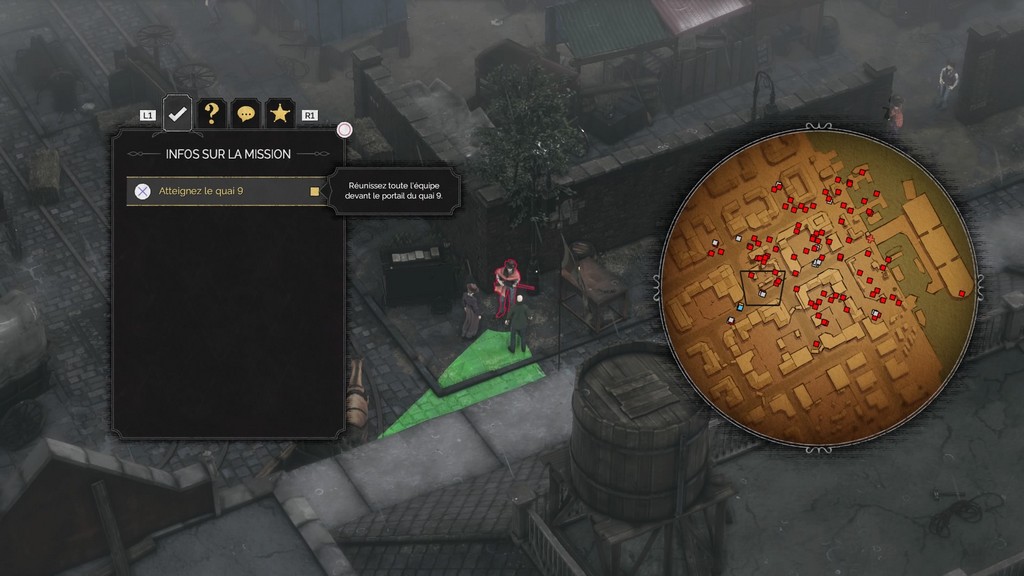The width and height of the screenshot is (1024, 576).
Task: Switch to the question mark hints tab
Action: [x=211, y=114]
